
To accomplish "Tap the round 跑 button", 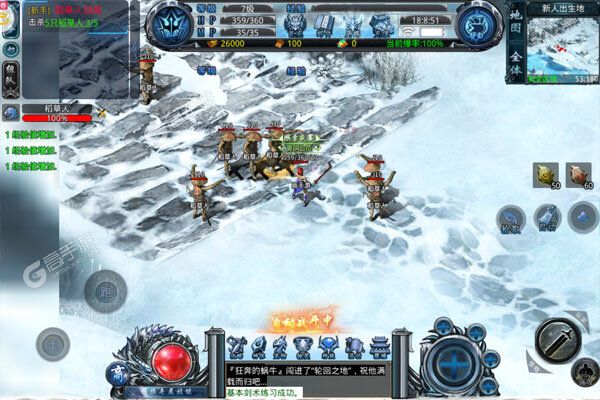I will [102, 291].
